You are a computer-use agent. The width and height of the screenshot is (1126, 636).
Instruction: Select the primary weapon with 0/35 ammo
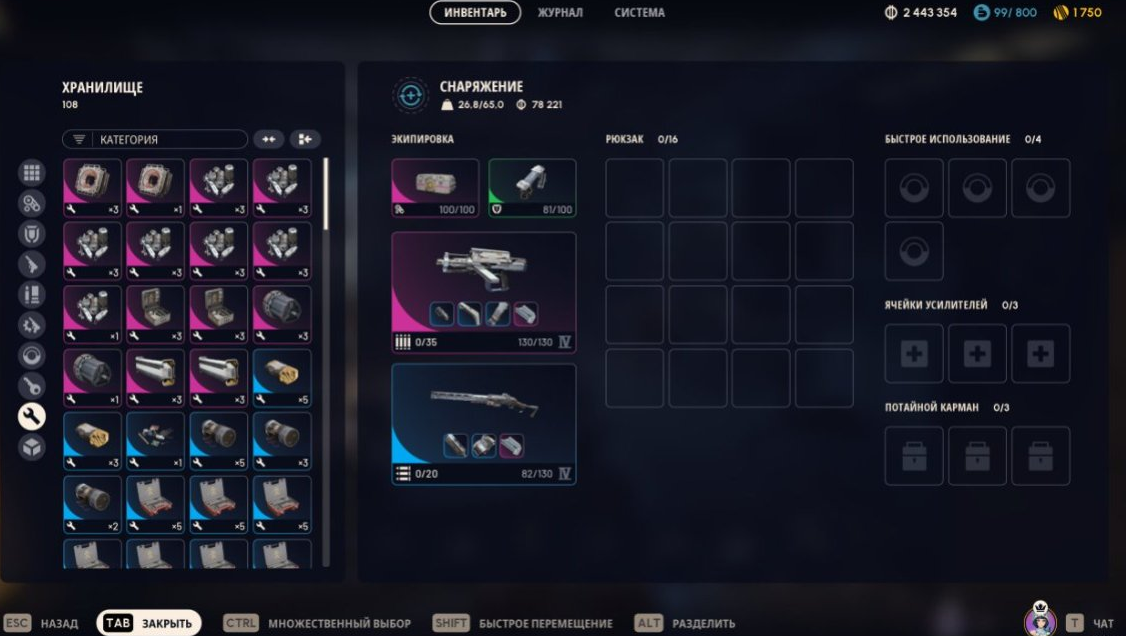tap(483, 292)
